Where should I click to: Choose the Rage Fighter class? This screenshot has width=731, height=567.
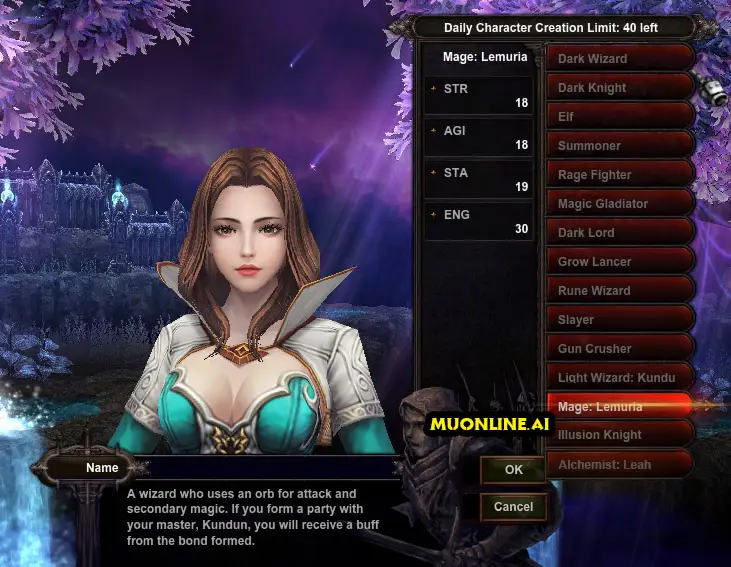618,174
